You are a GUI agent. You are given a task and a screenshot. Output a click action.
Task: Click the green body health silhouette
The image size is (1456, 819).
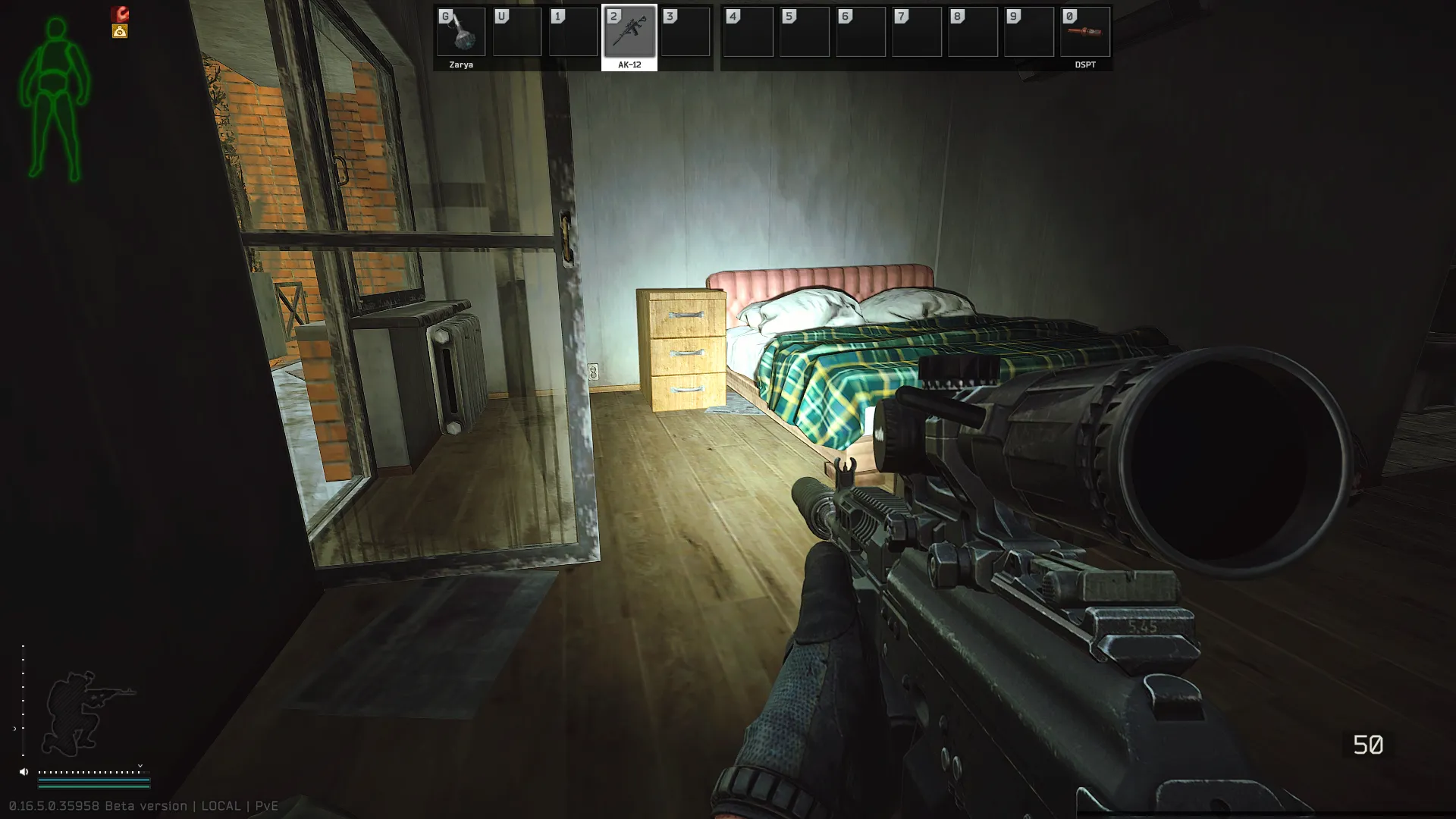click(x=55, y=100)
